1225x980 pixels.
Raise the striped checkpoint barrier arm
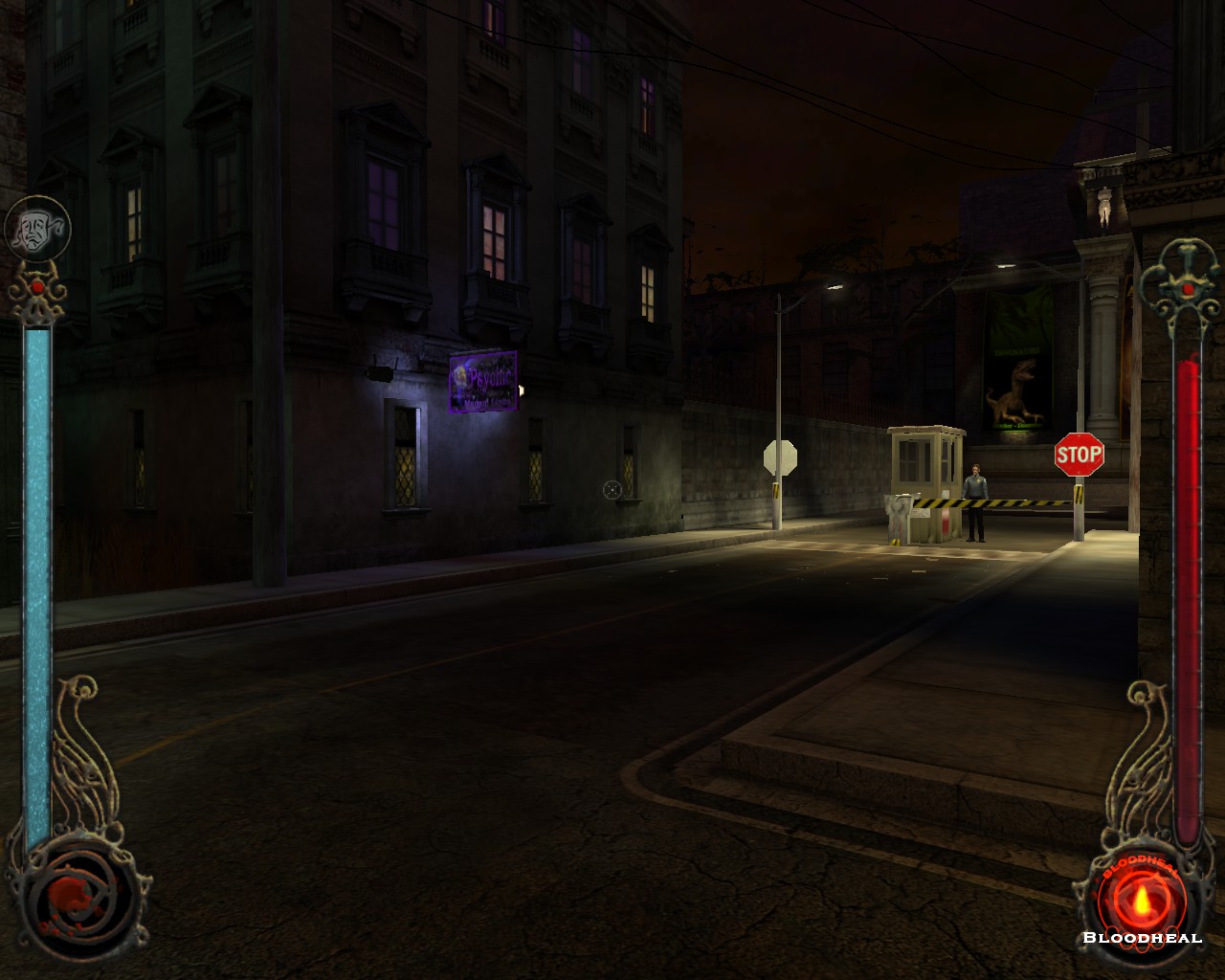(995, 500)
